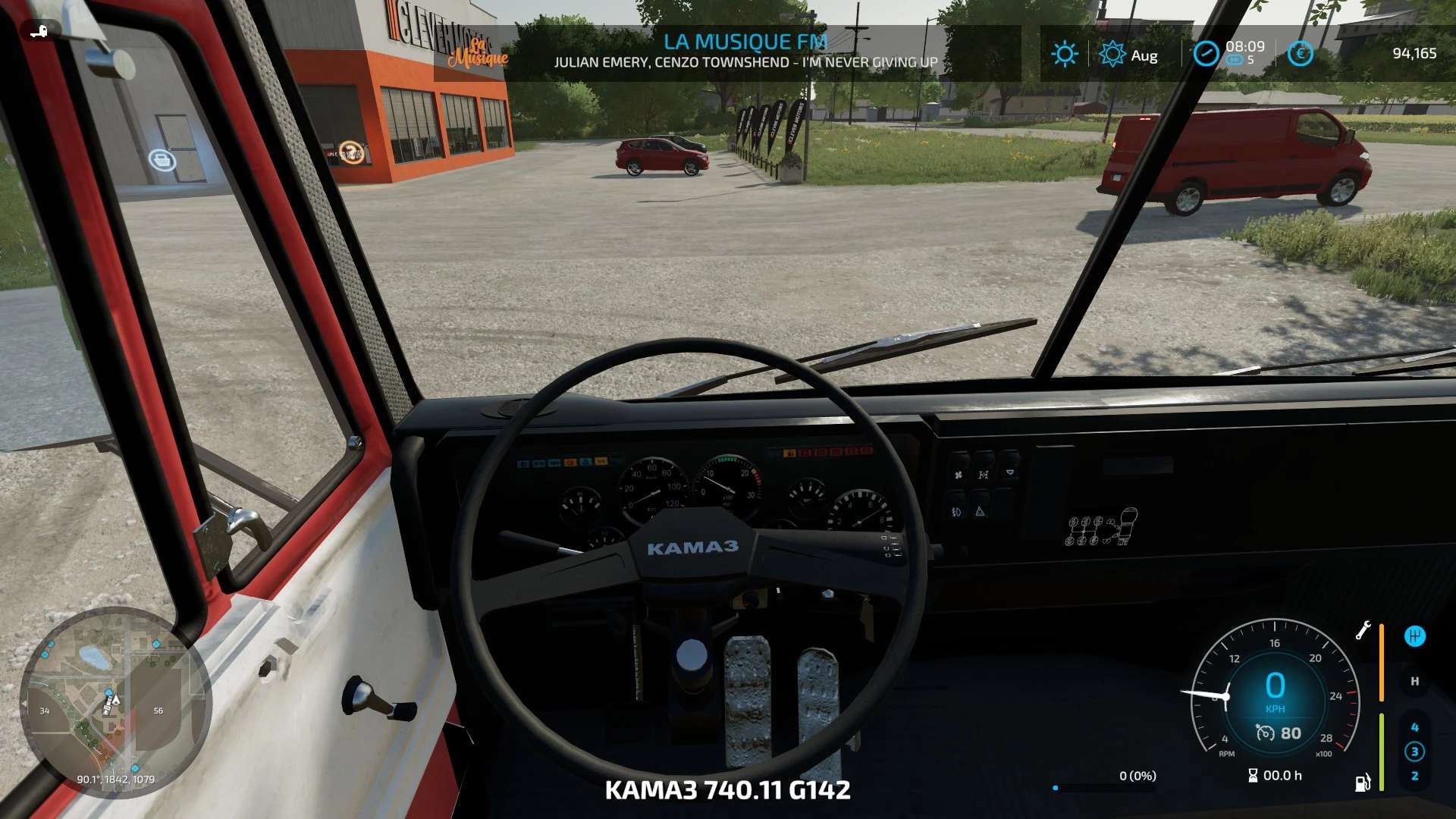Select the sunny weather forecast icon
The height and width of the screenshot is (819, 1456).
[x=1064, y=54]
